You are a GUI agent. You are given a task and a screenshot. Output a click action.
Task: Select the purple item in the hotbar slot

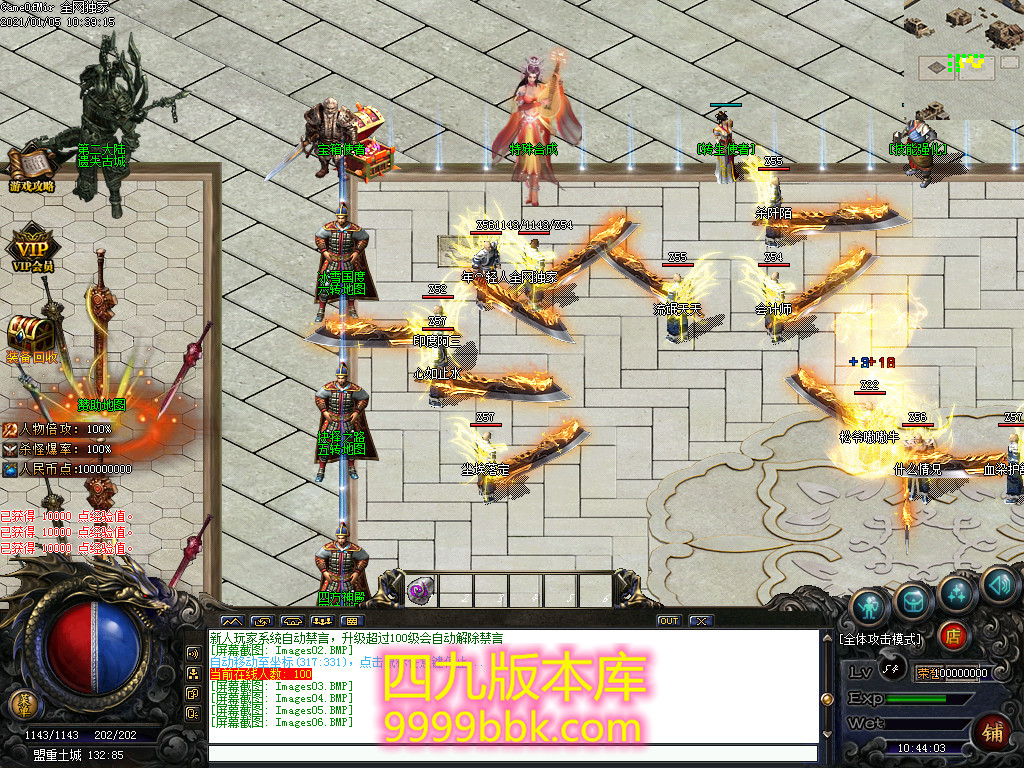pyautogui.click(x=419, y=589)
